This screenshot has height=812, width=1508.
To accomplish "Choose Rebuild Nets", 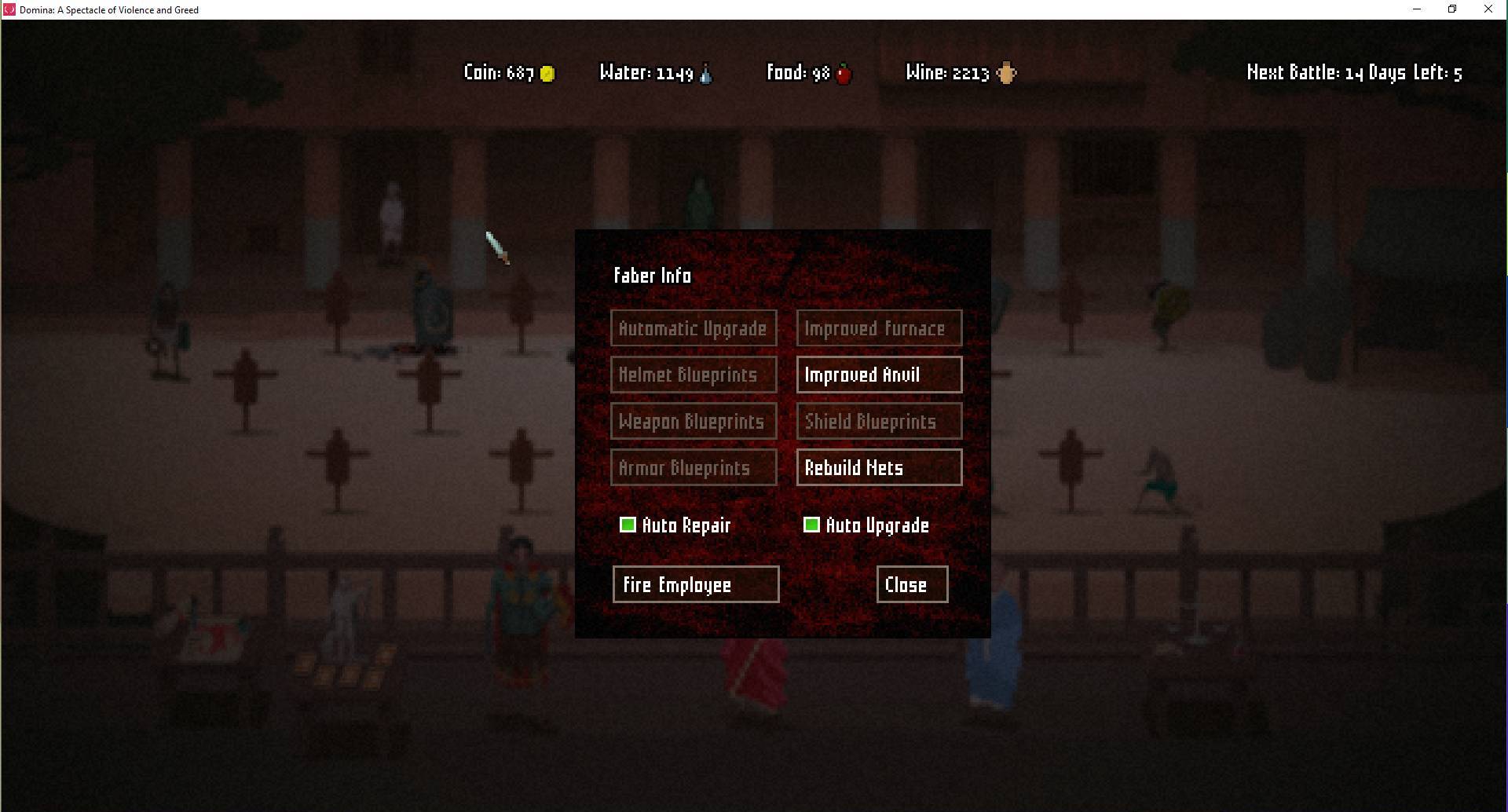I will point(878,467).
